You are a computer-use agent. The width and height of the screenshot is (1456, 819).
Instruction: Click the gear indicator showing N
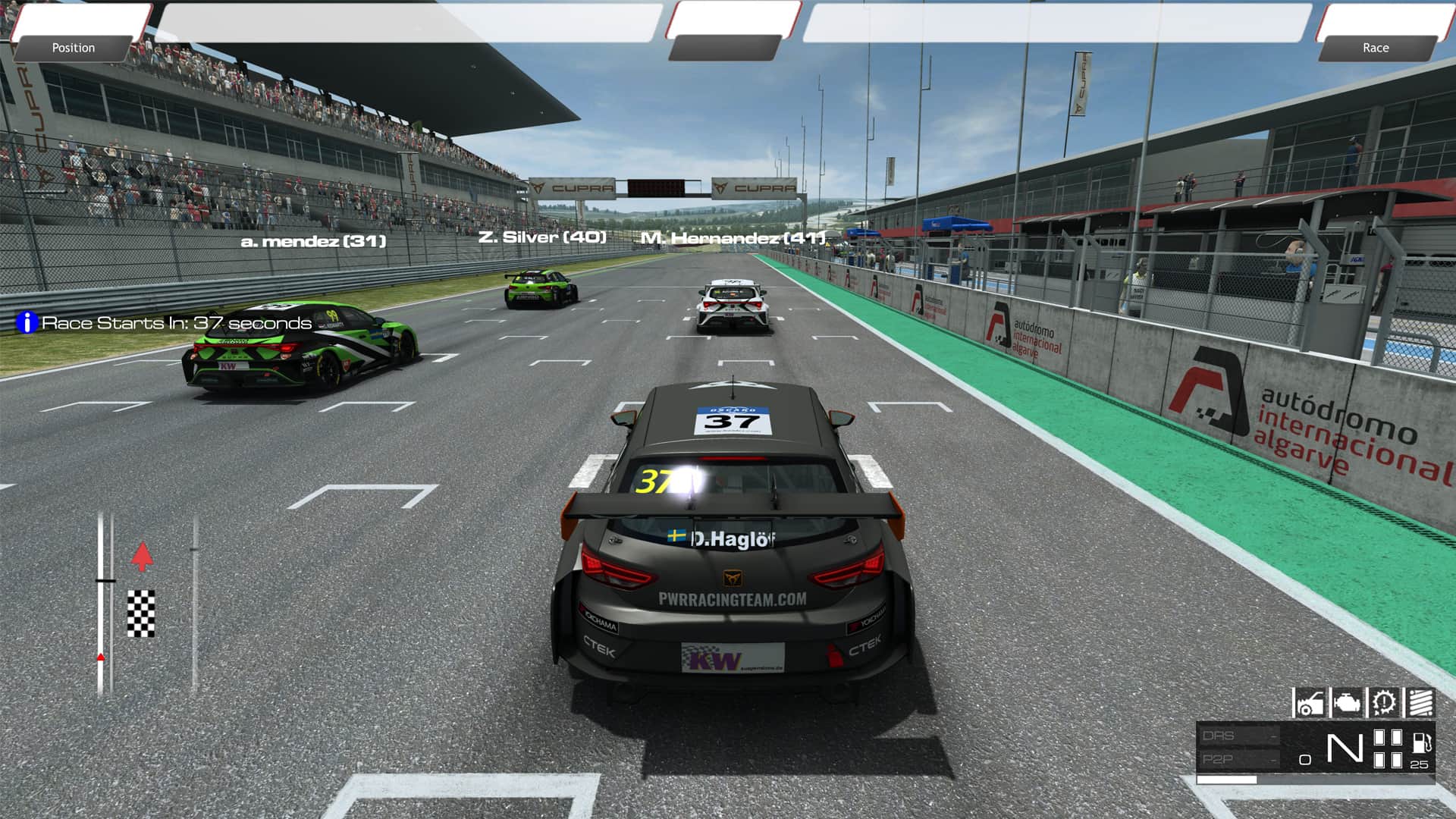click(x=1346, y=748)
